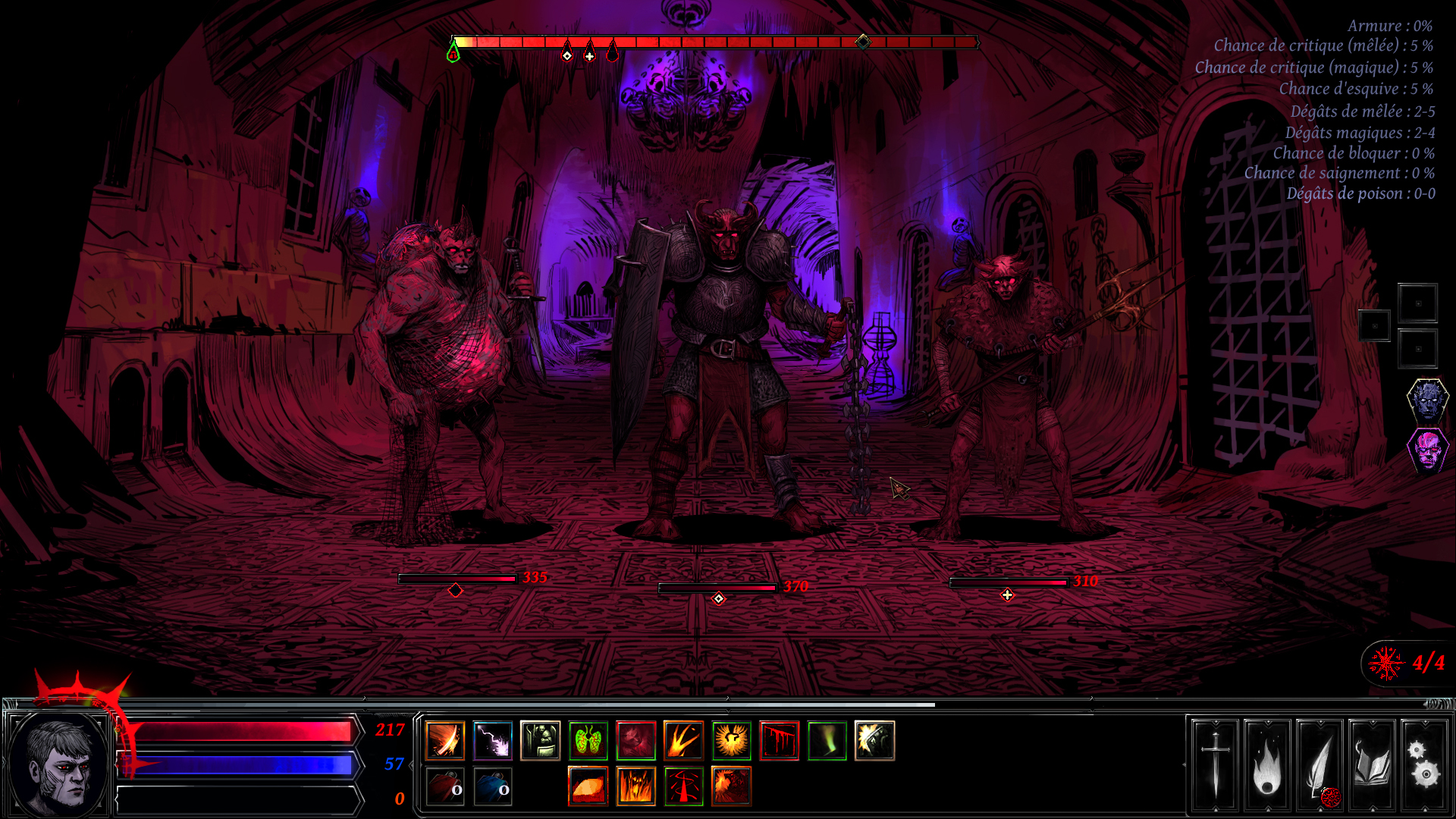Screen dimensions: 1456x819
Task: Select the melee slash attack ability
Action: (446, 741)
